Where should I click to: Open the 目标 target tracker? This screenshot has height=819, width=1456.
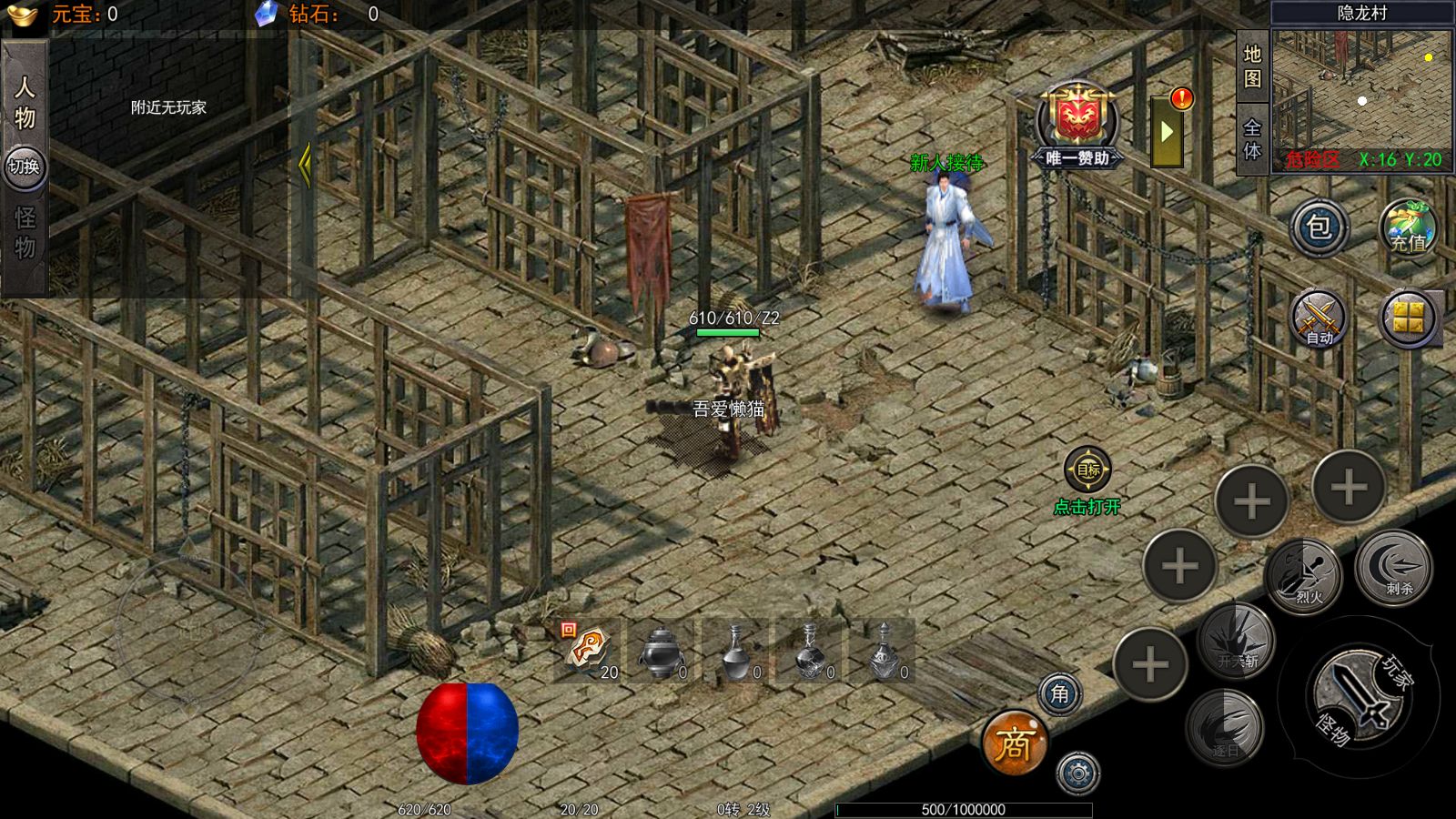coord(1087,470)
